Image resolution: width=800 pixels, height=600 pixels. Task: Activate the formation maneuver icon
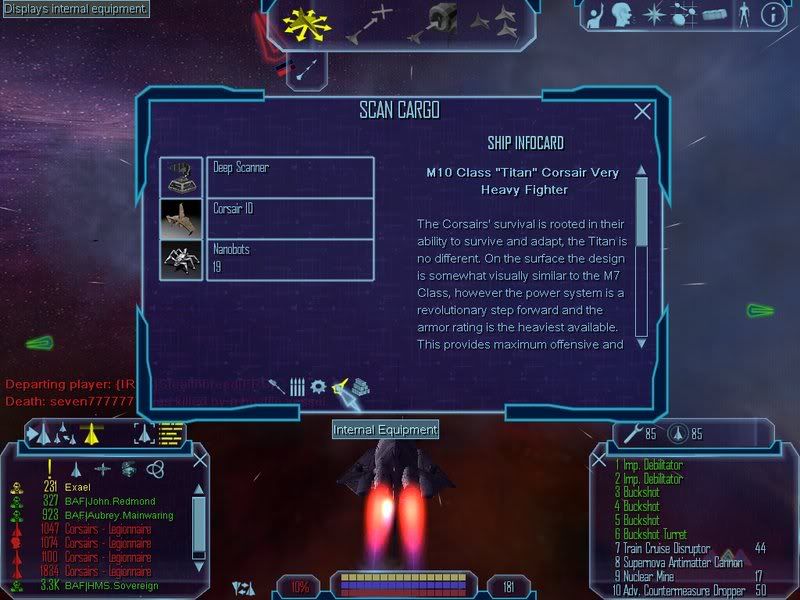point(495,22)
